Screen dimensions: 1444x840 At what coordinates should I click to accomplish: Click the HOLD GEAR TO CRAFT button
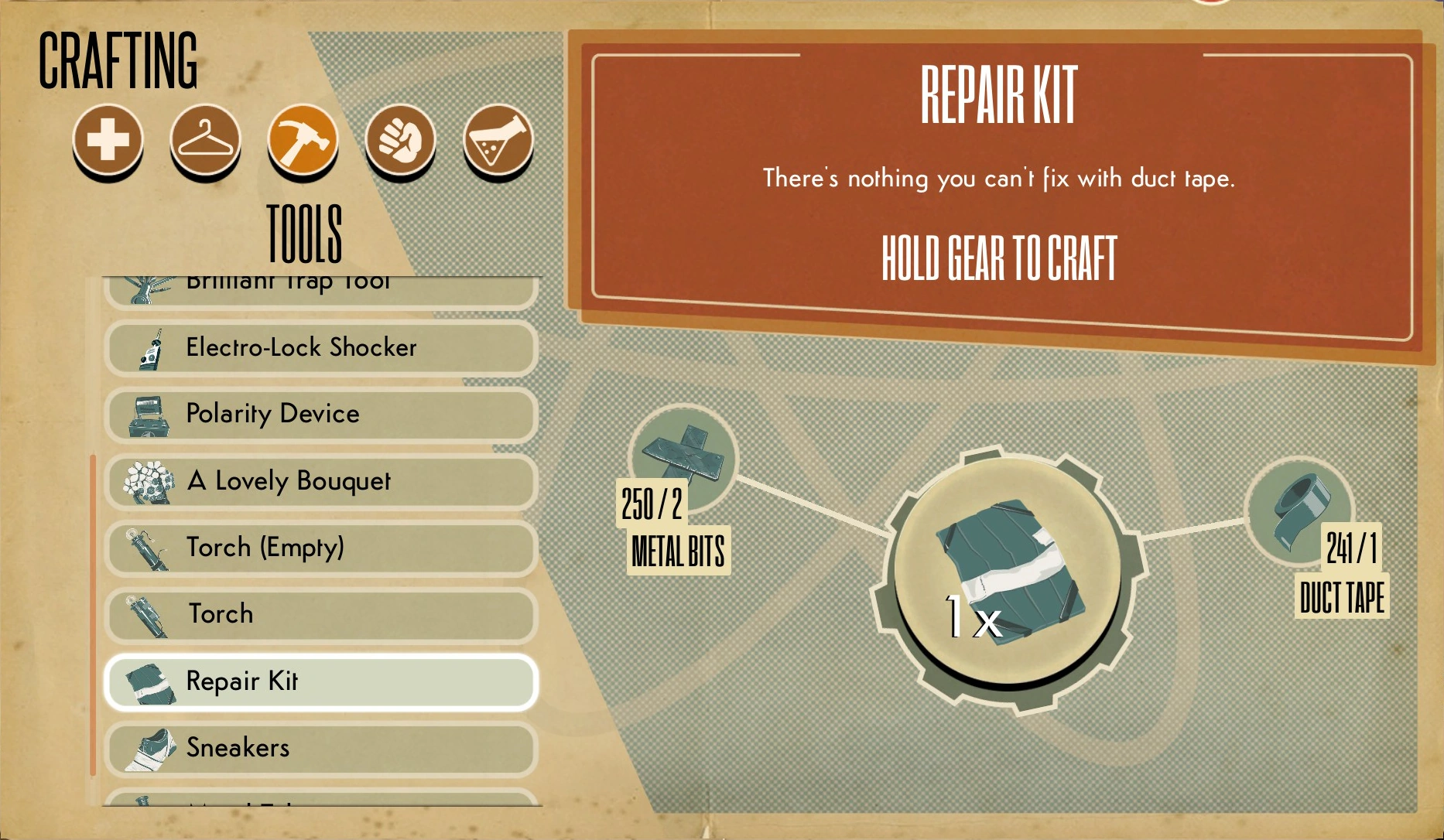tap(998, 259)
